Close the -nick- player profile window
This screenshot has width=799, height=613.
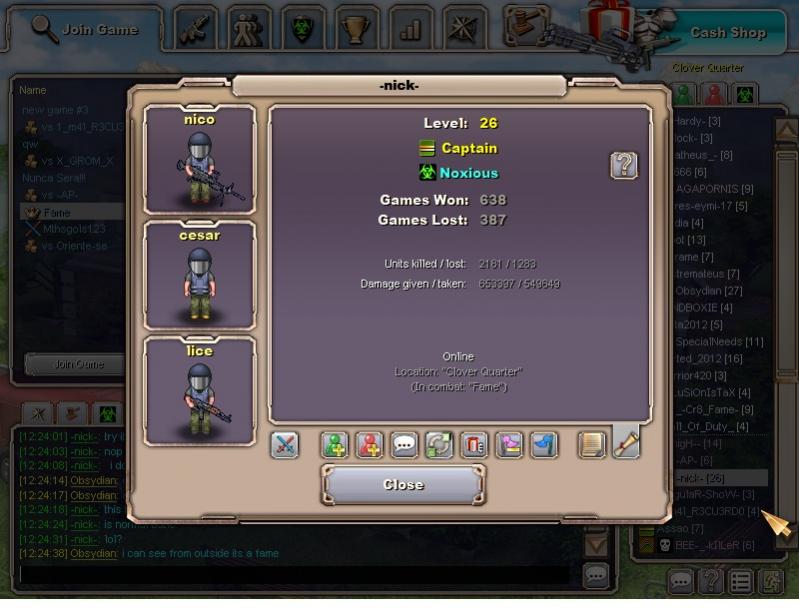pyautogui.click(x=403, y=485)
